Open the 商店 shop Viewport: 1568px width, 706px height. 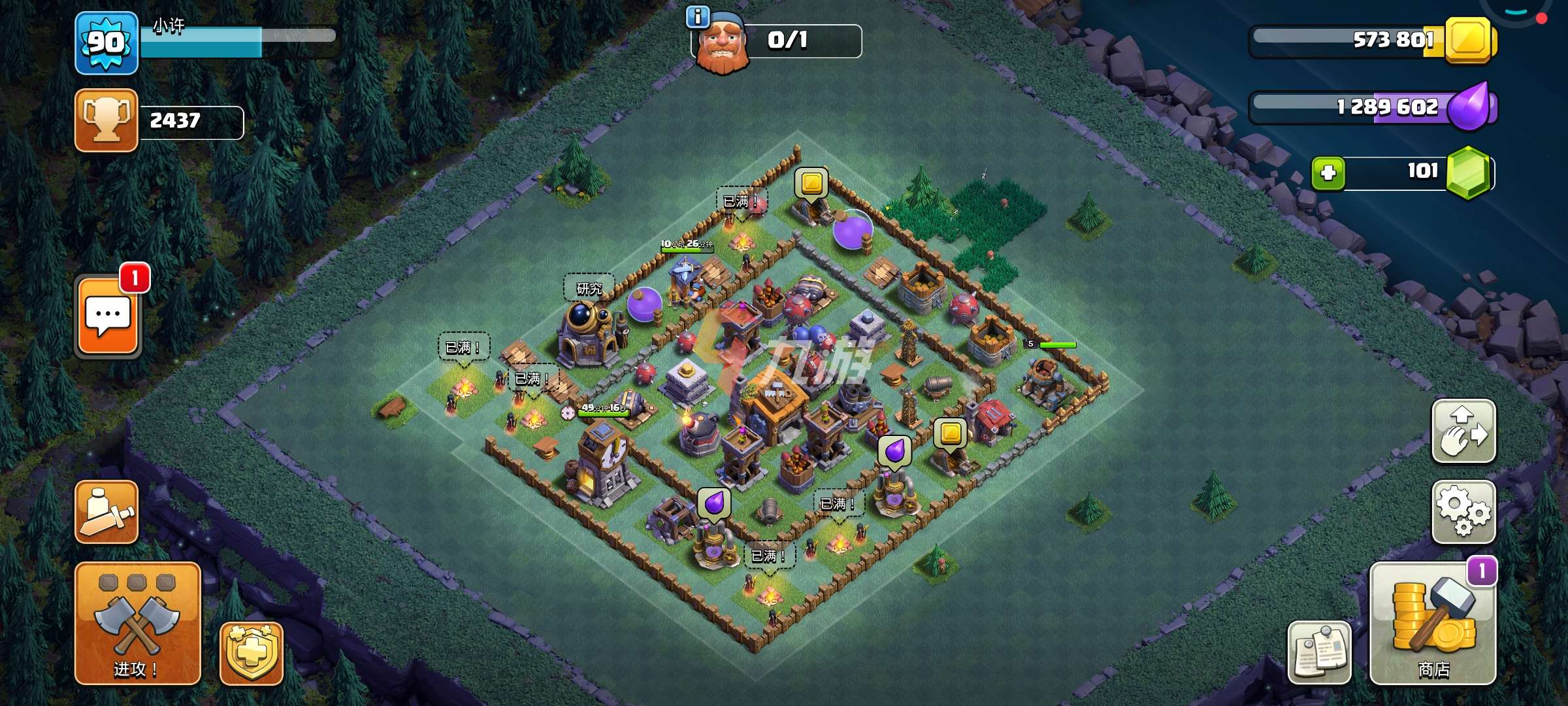(x=1433, y=624)
